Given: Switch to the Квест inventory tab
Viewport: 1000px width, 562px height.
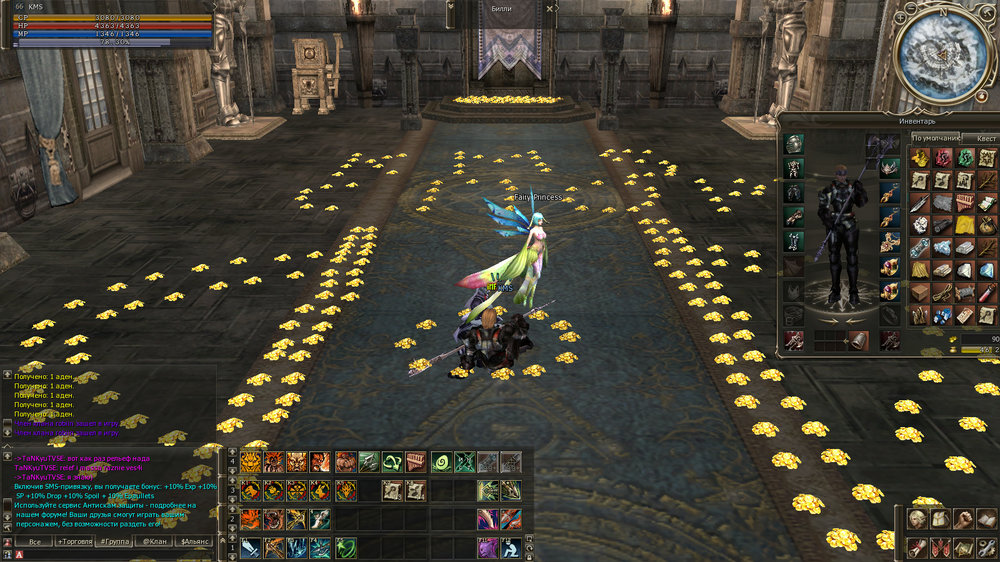Looking at the screenshot, I should pos(986,138).
